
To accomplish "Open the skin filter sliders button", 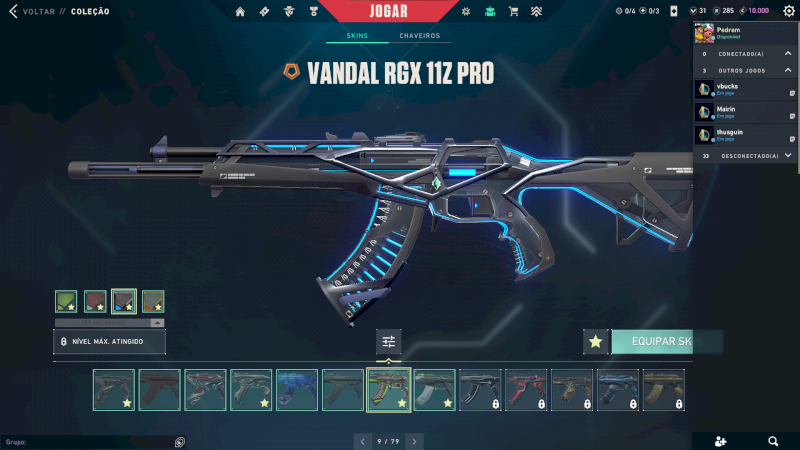I will pyautogui.click(x=388, y=342).
